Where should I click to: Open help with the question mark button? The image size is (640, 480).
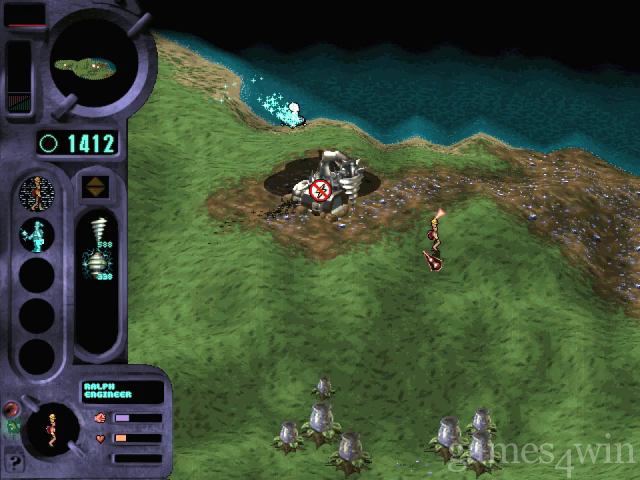[x=14, y=461]
